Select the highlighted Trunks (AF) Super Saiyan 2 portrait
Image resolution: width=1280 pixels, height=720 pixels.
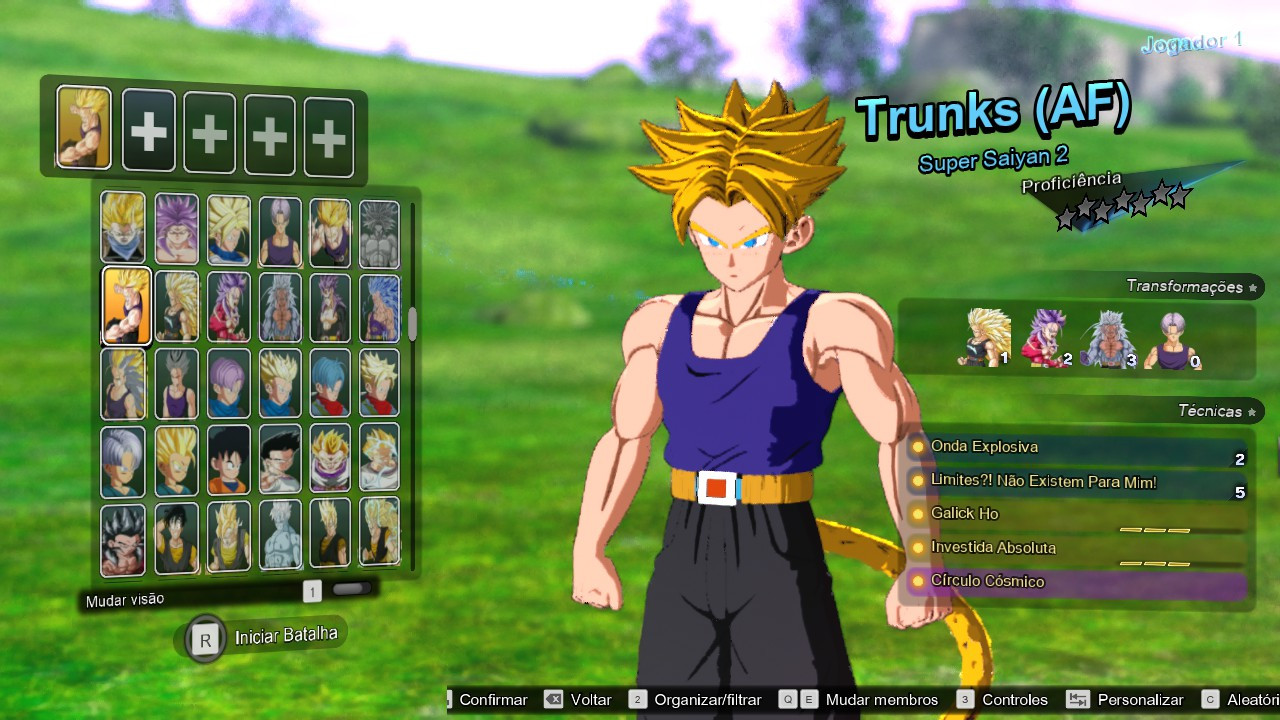(127, 306)
